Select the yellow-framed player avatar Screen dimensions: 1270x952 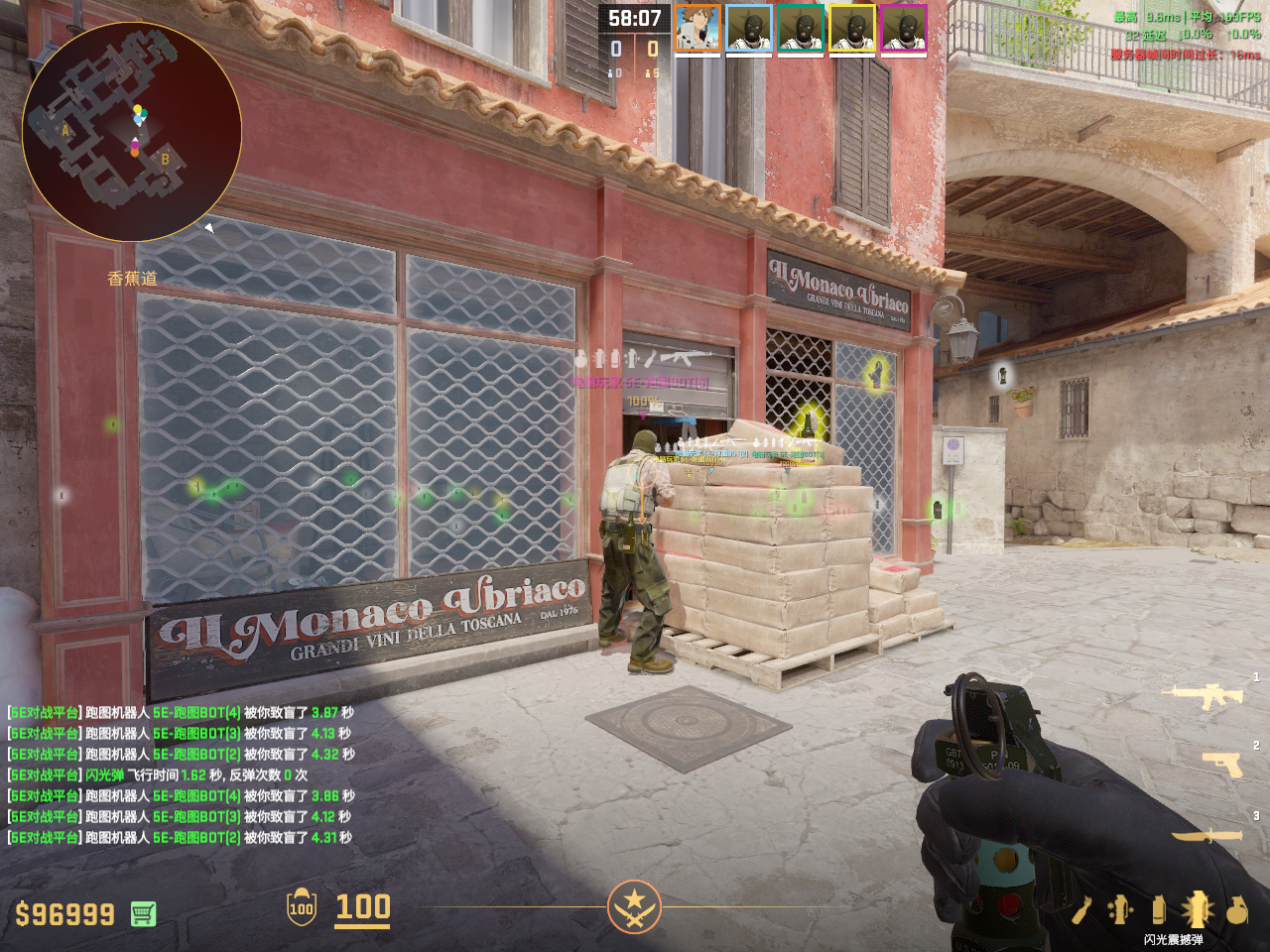[x=852, y=28]
